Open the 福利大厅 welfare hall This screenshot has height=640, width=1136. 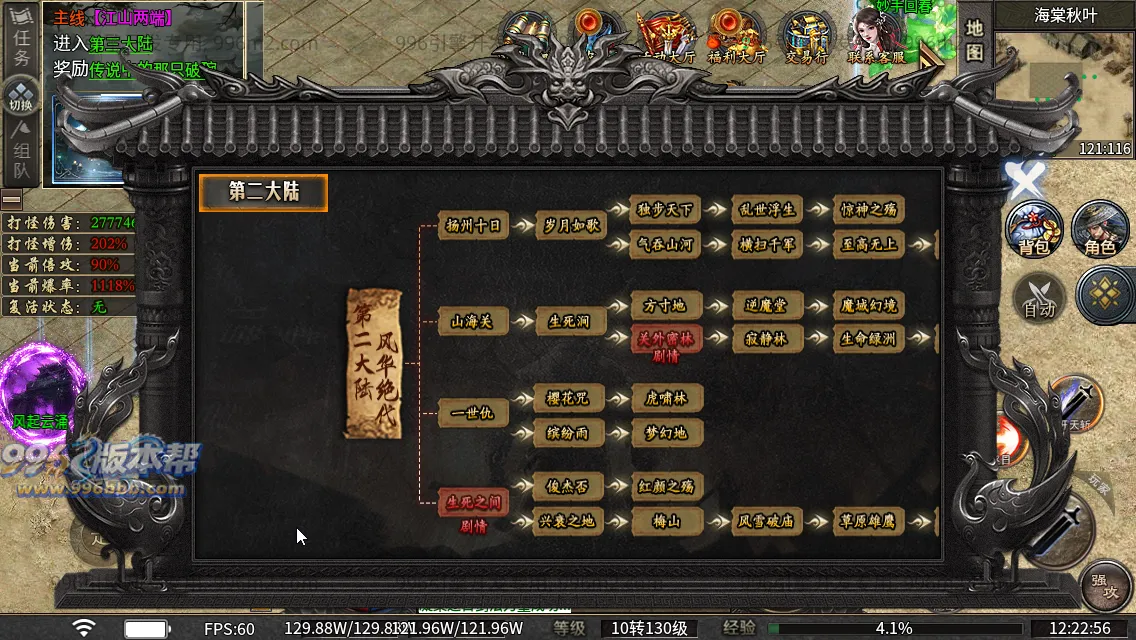click(x=736, y=40)
